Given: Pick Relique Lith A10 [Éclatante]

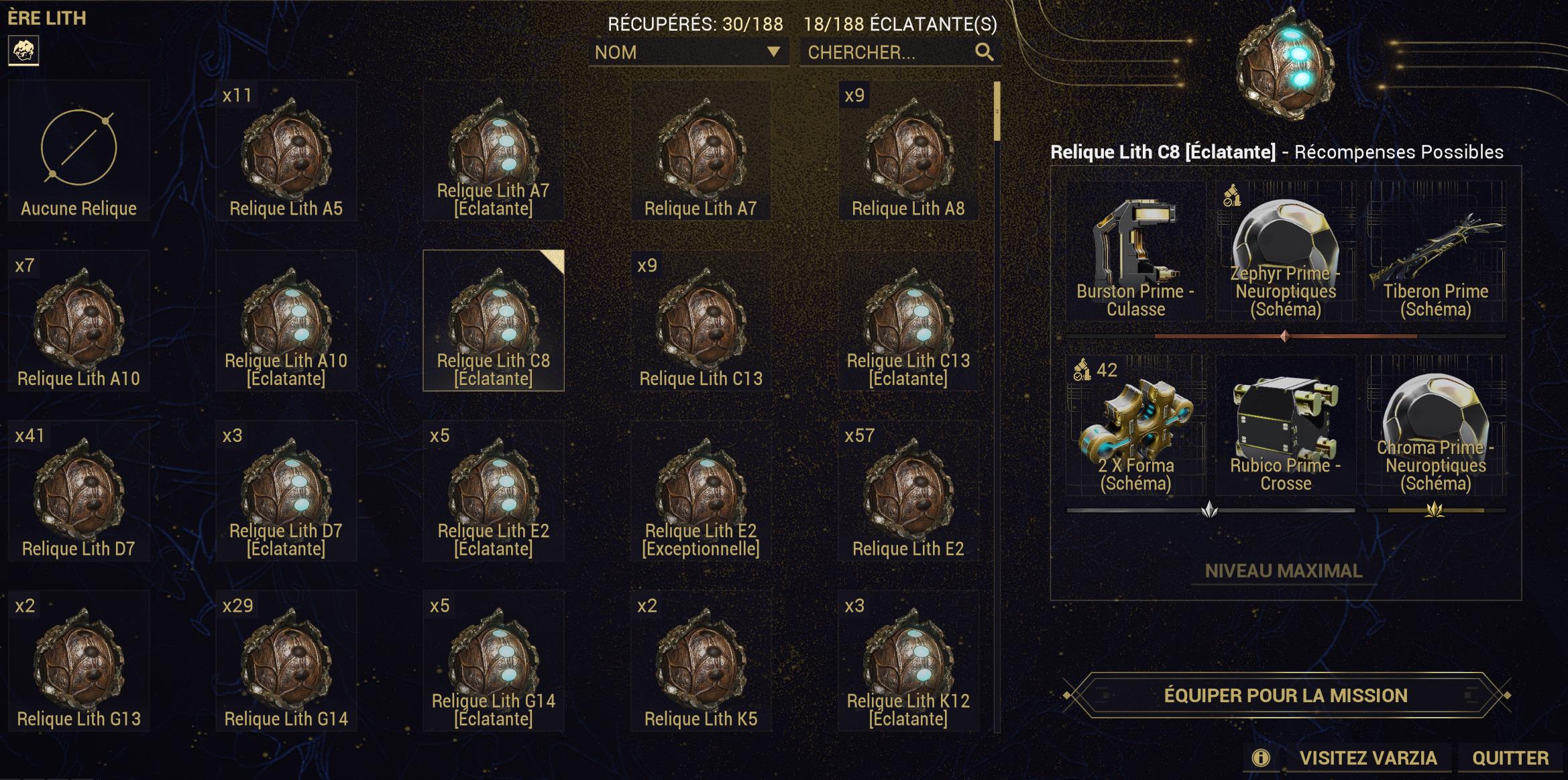Looking at the screenshot, I should pos(286,321).
